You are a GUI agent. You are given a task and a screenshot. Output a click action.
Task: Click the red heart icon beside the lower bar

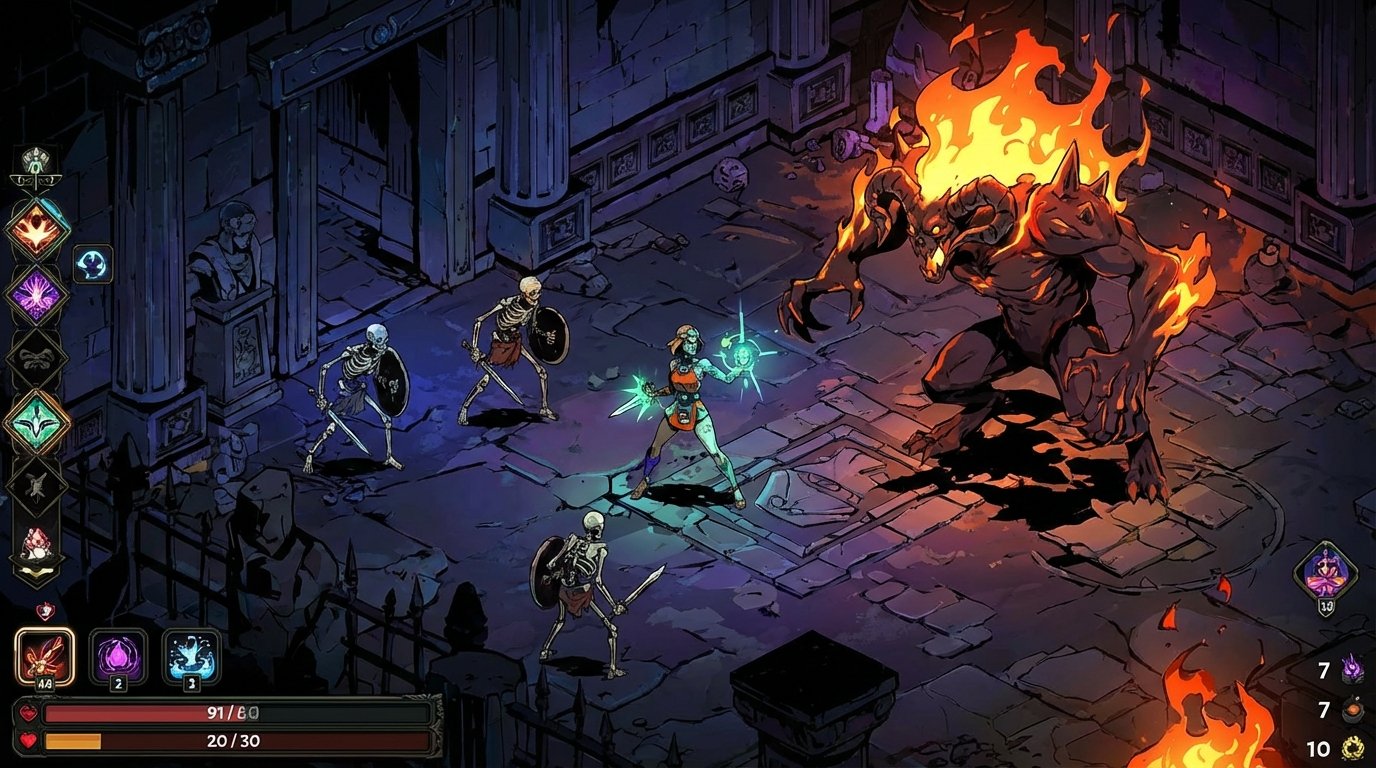27,740
